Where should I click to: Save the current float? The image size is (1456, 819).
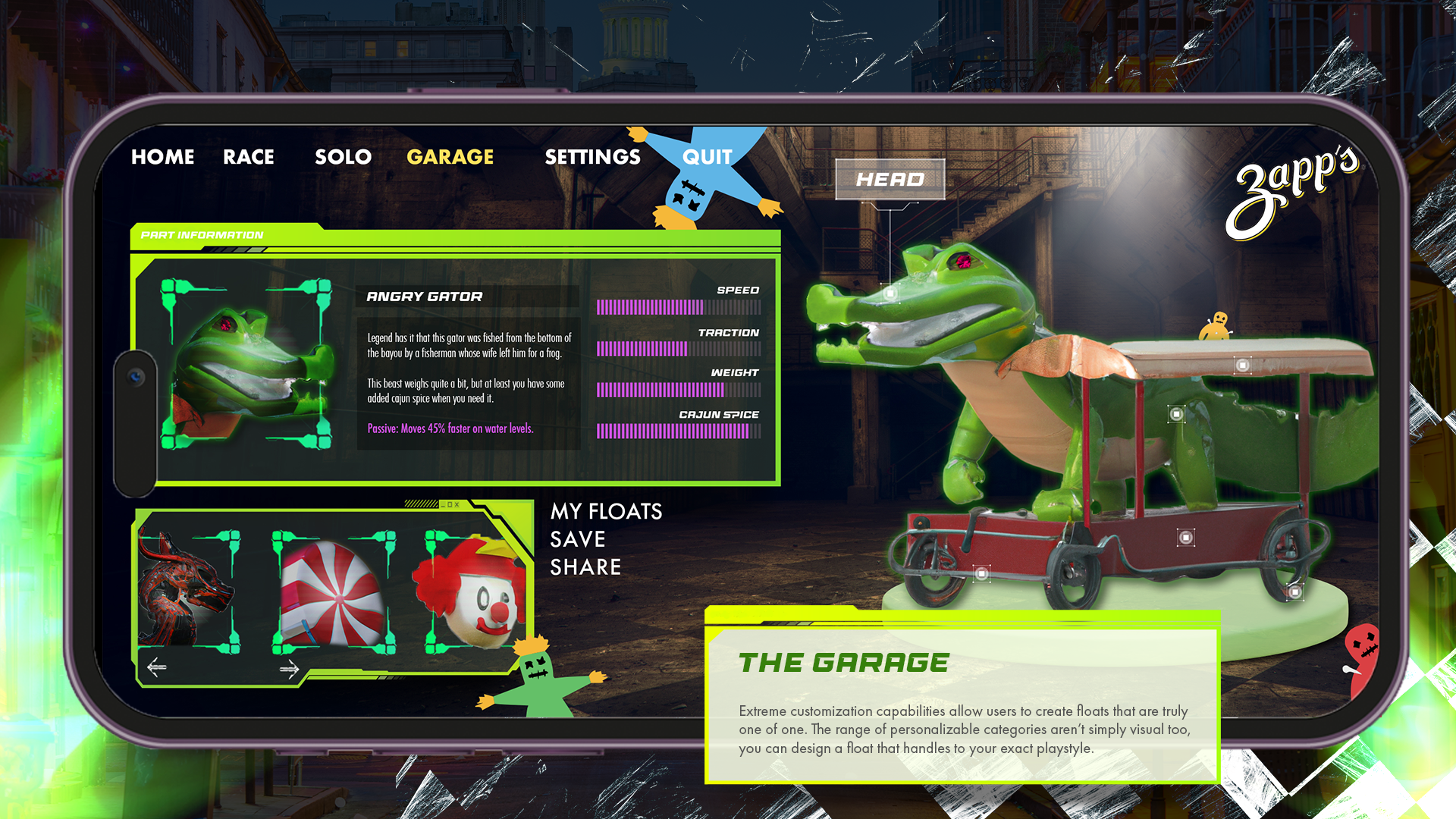[577, 539]
